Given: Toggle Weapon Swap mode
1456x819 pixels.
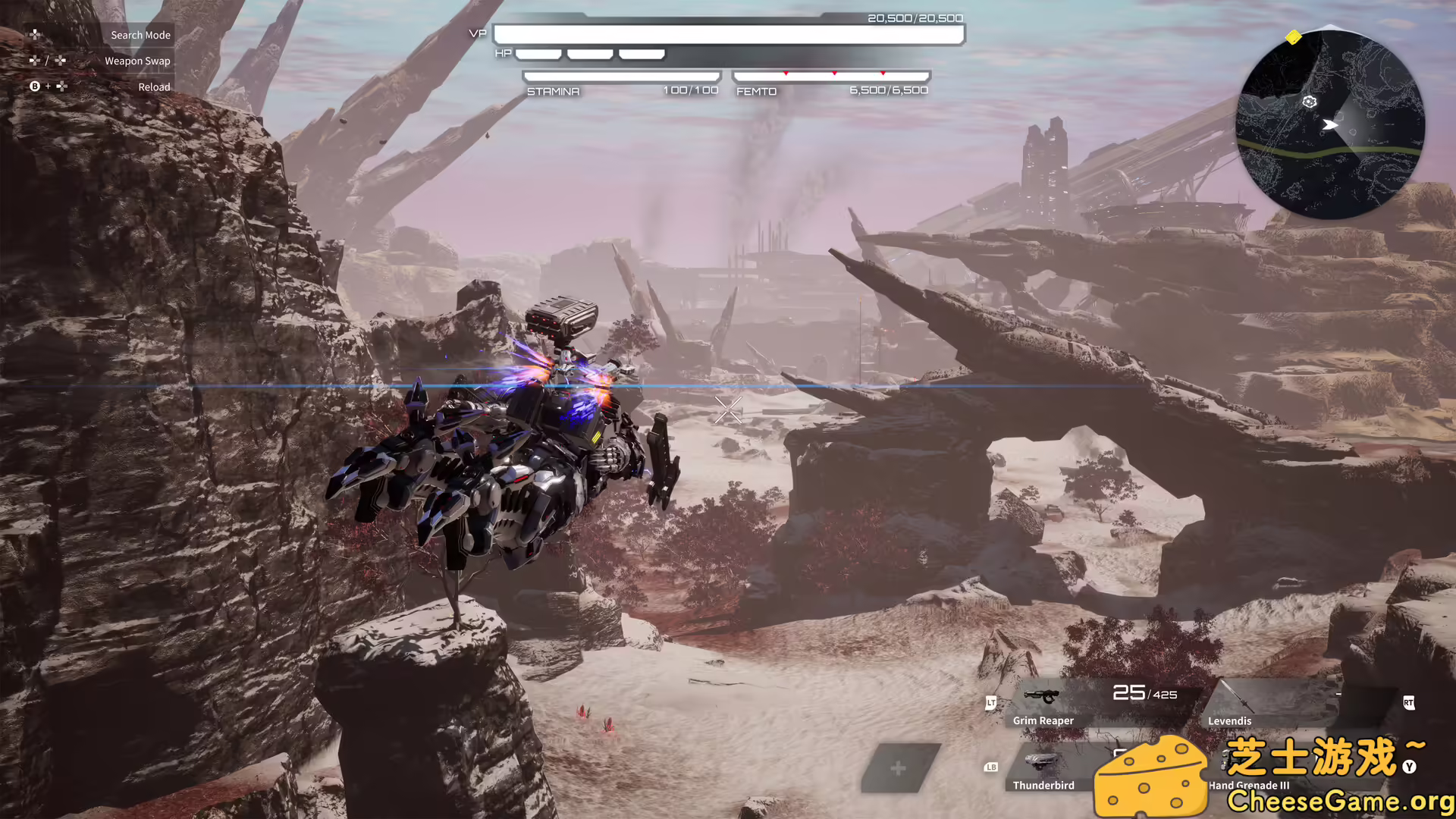Looking at the screenshot, I should coord(137,61).
